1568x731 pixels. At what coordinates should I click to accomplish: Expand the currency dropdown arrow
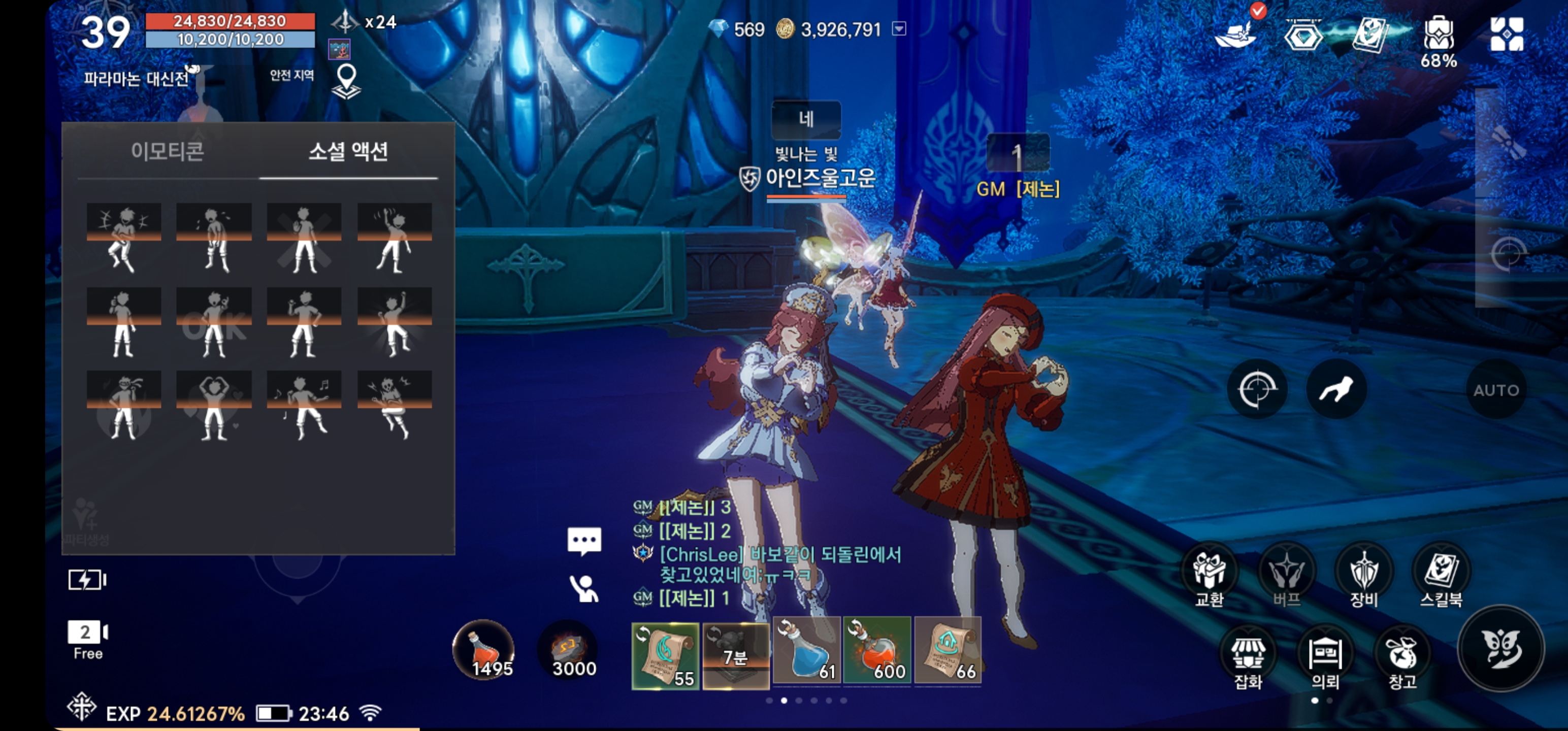pyautogui.click(x=899, y=28)
